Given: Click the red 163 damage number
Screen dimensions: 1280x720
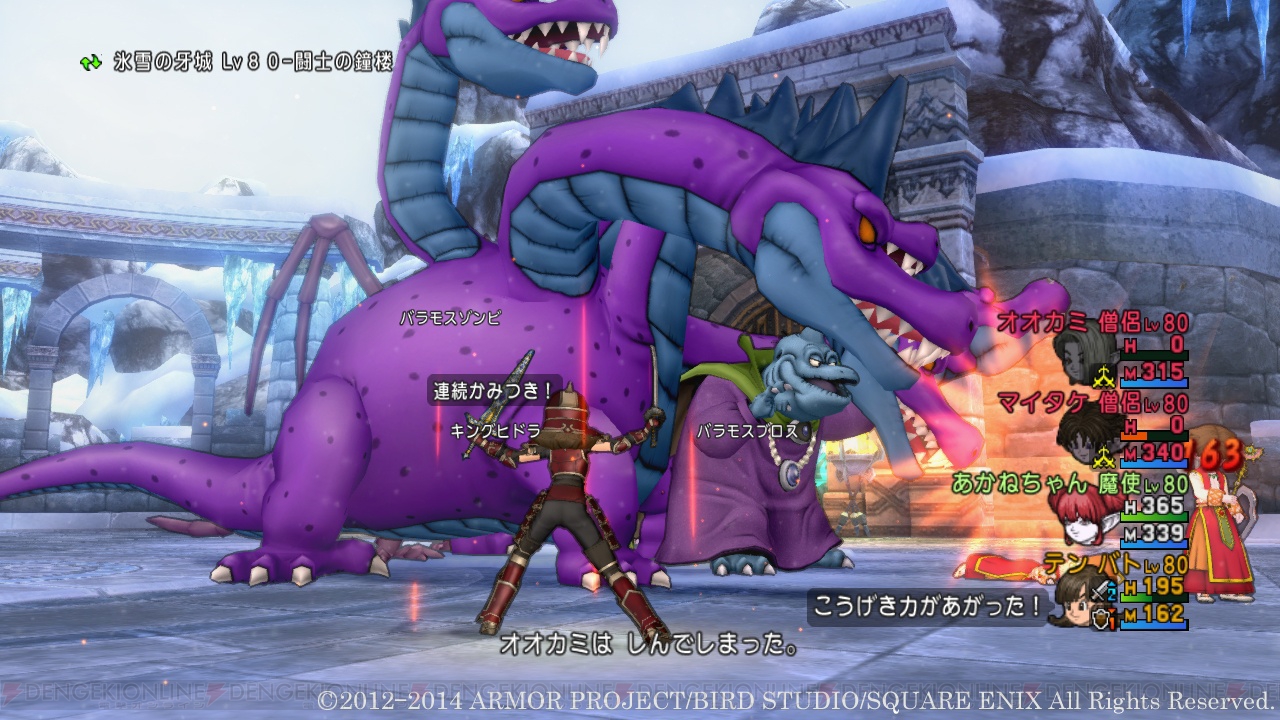Looking at the screenshot, I should click(x=1217, y=452).
